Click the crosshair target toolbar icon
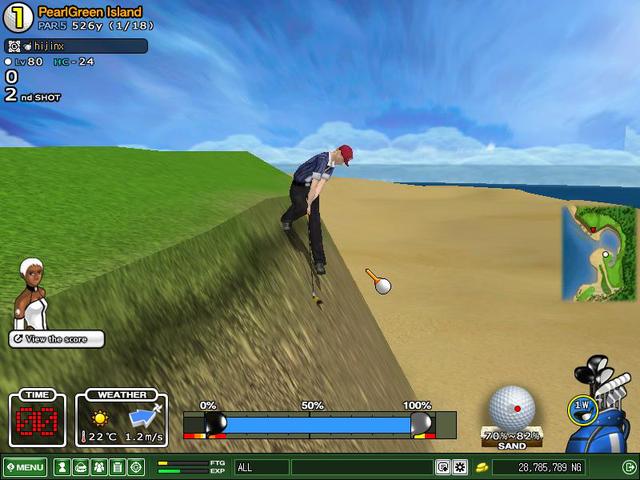This screenshot has width=640, height=480. 136,467
